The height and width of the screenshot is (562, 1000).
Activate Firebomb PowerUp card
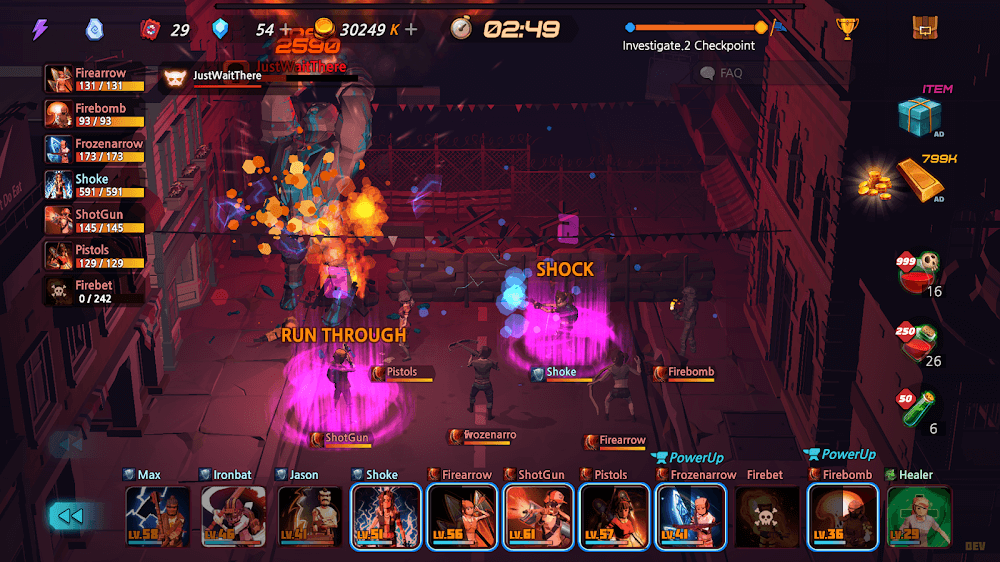[843, 516]
